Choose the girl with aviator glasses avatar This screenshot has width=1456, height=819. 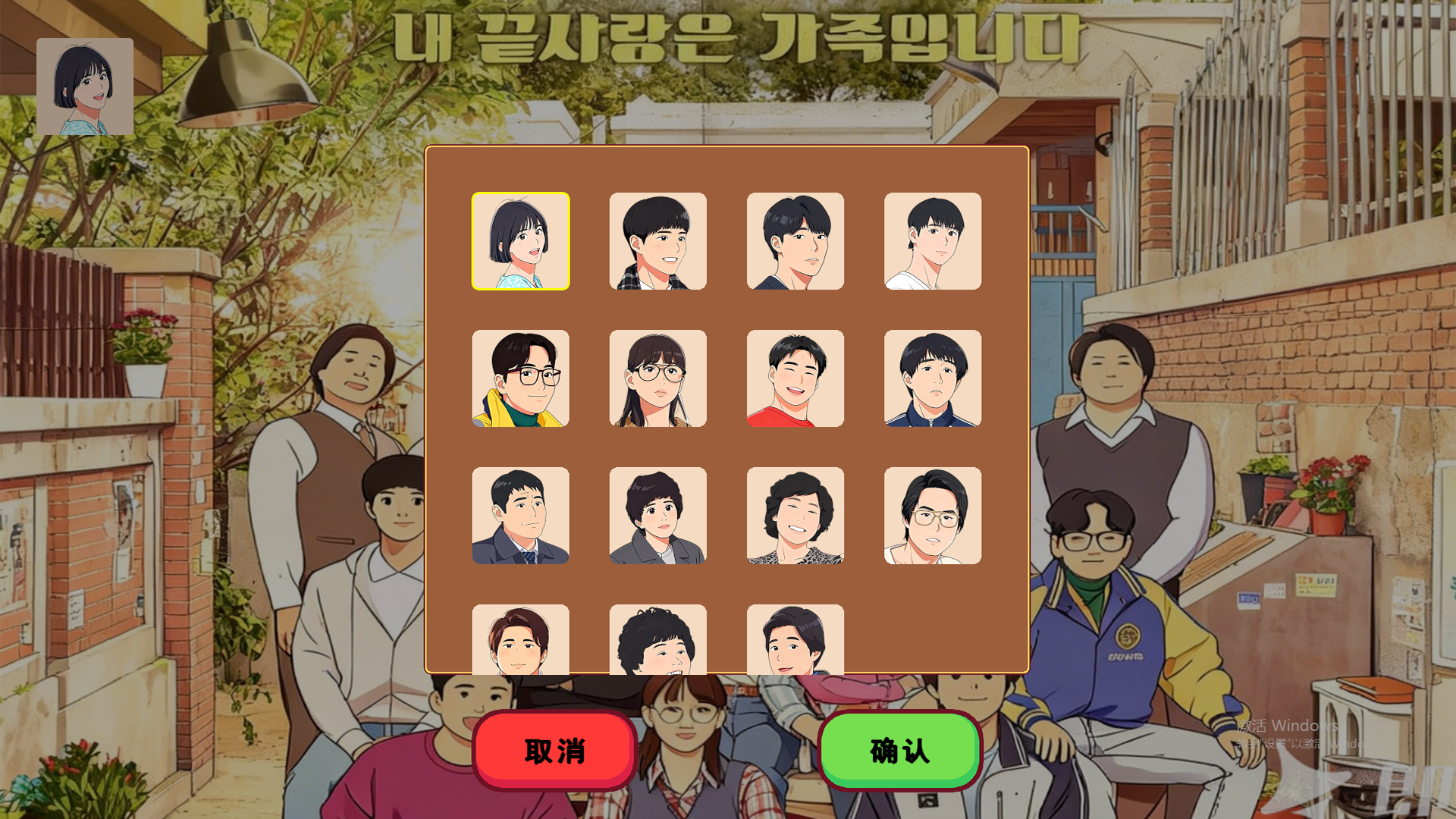tap(657, 379)
